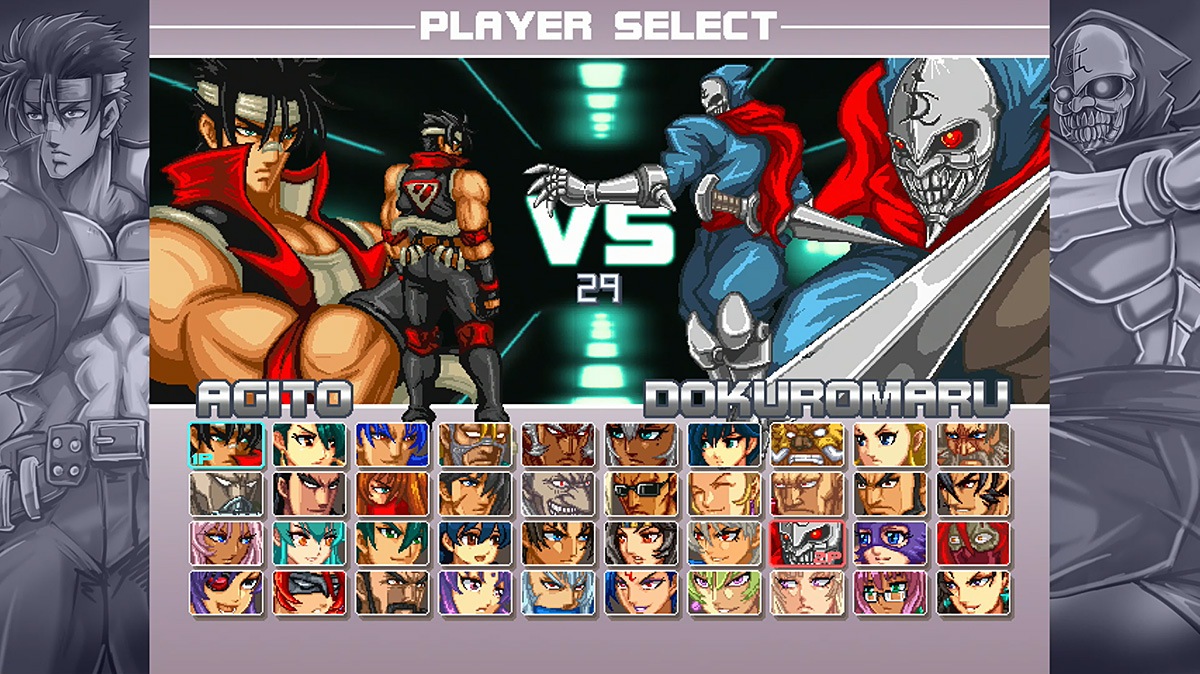Choose the dark red demon-faced fighter portrait
Image resolution: width=1200 pixels, height=674 pixels.
pyautogui.click(x=558, y=445)
